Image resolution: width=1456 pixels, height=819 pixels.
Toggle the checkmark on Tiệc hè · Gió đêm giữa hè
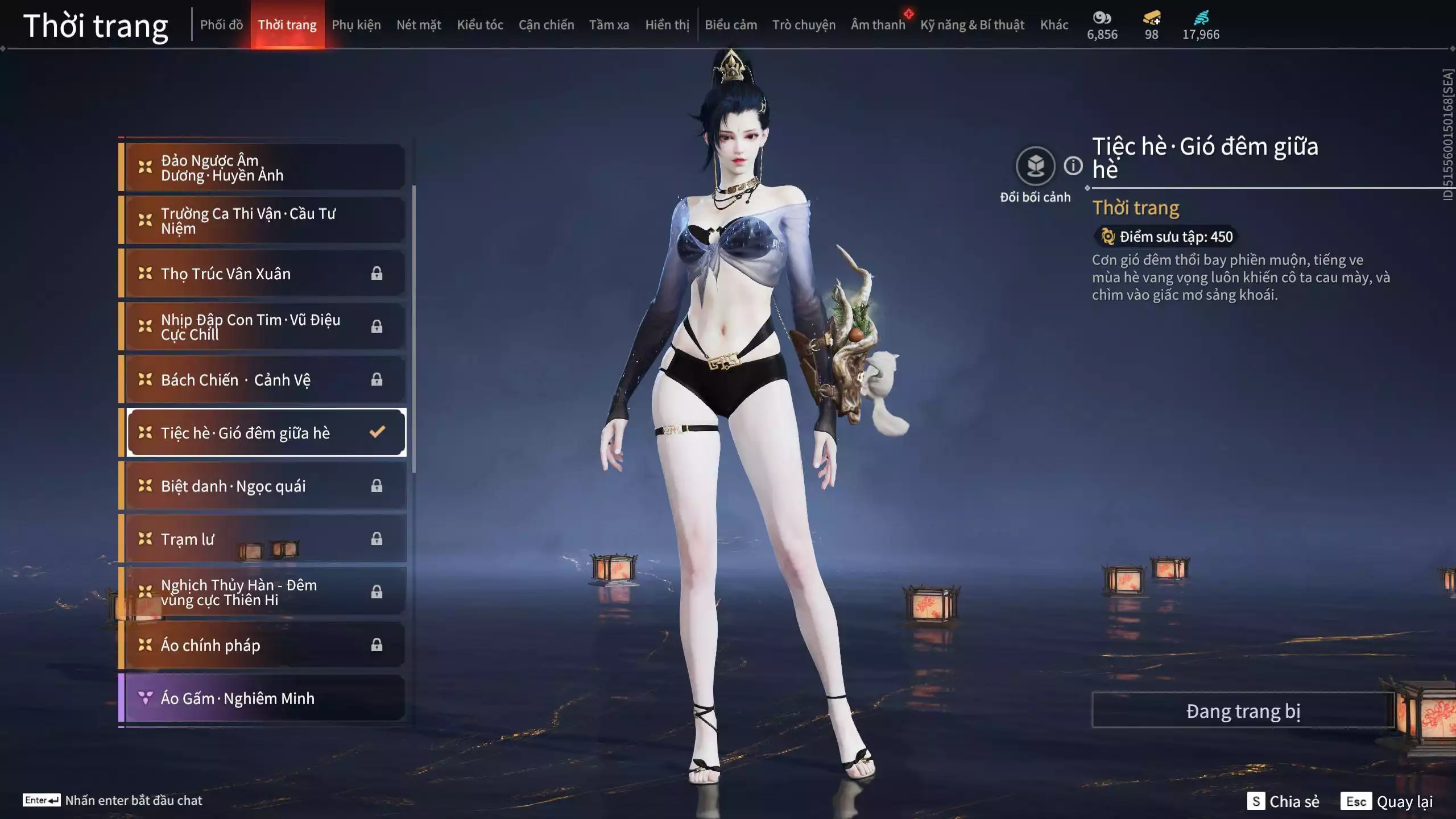click(x=377, y=432)
